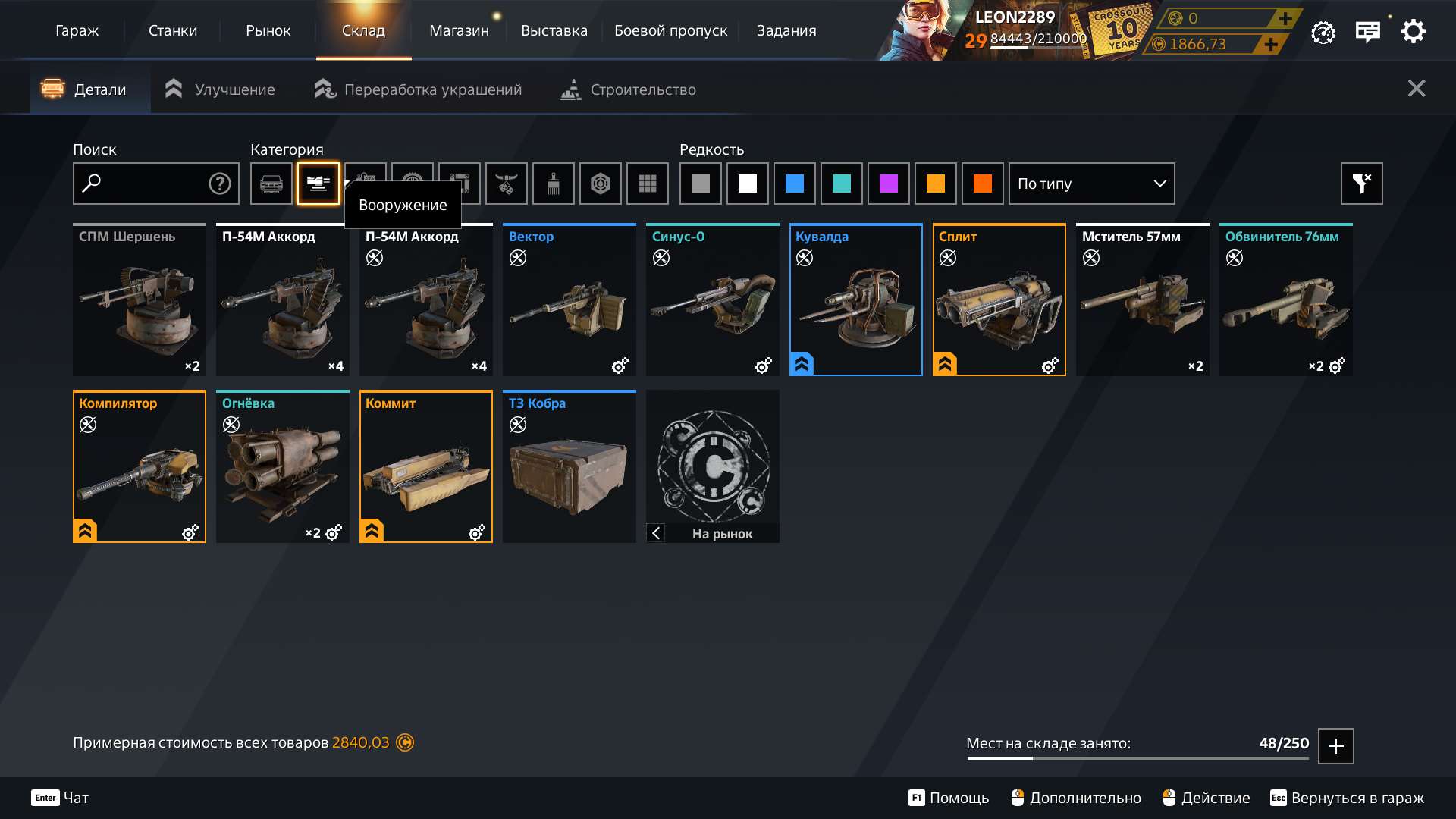
Task: Open the additional filters funnel icon
Action: pos(1361,184)
